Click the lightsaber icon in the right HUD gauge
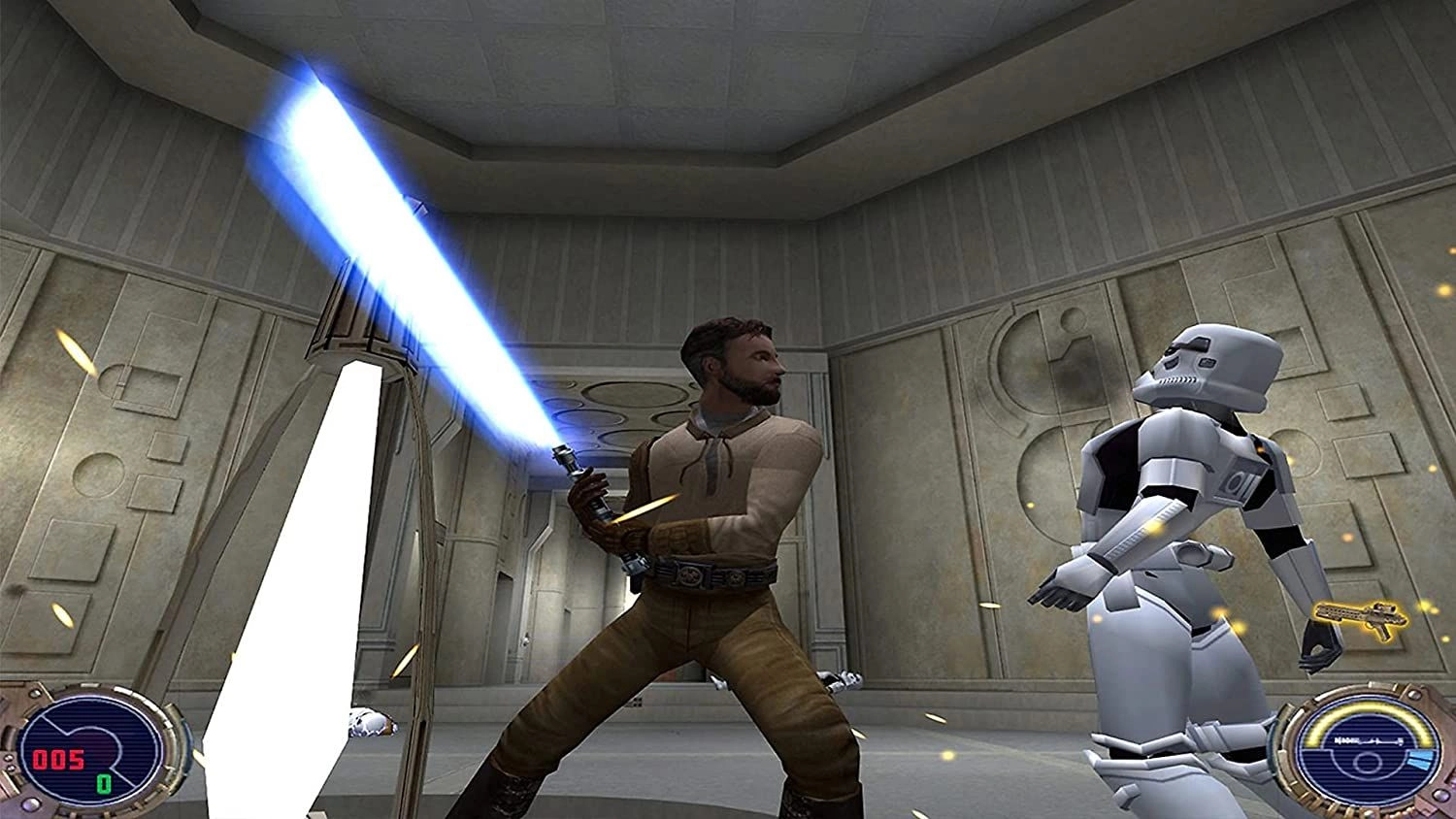Screen dimensions: 1456x819 pyautogui.click(x=1369, y=741)
